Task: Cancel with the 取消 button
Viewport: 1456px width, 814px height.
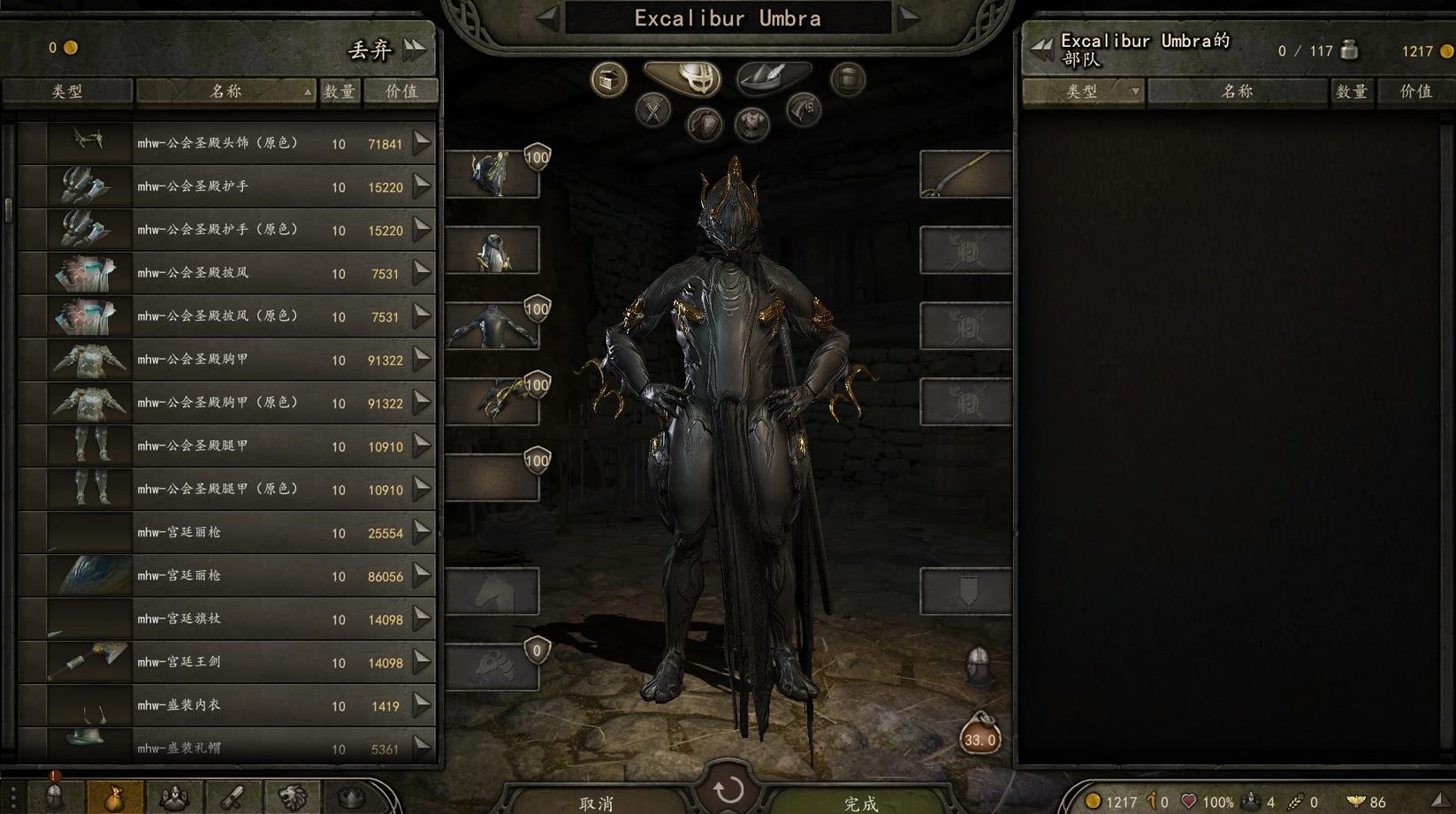Action: click(x=596, y=803)
